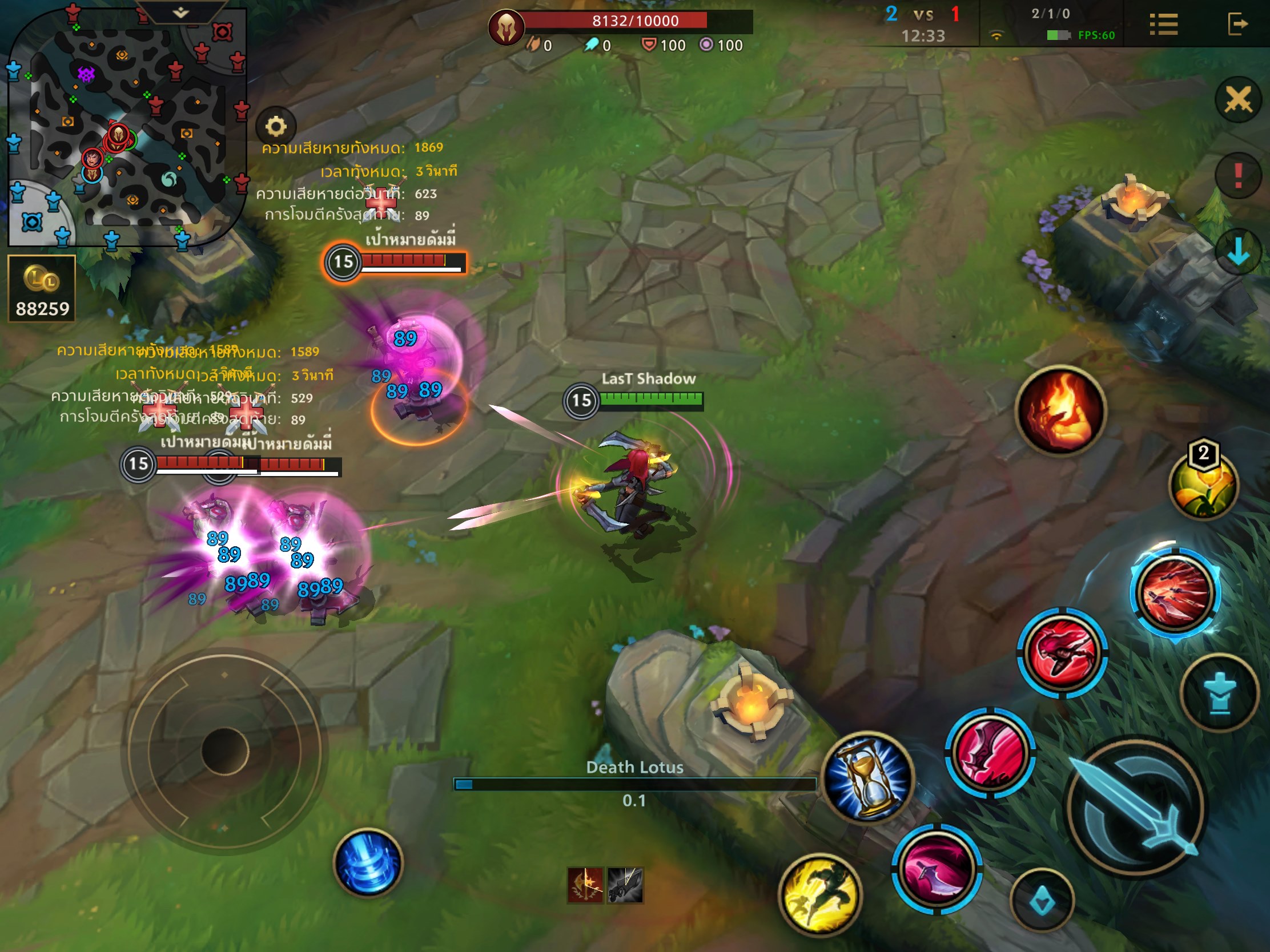Target turrets with the tower button

(1220, 693)
